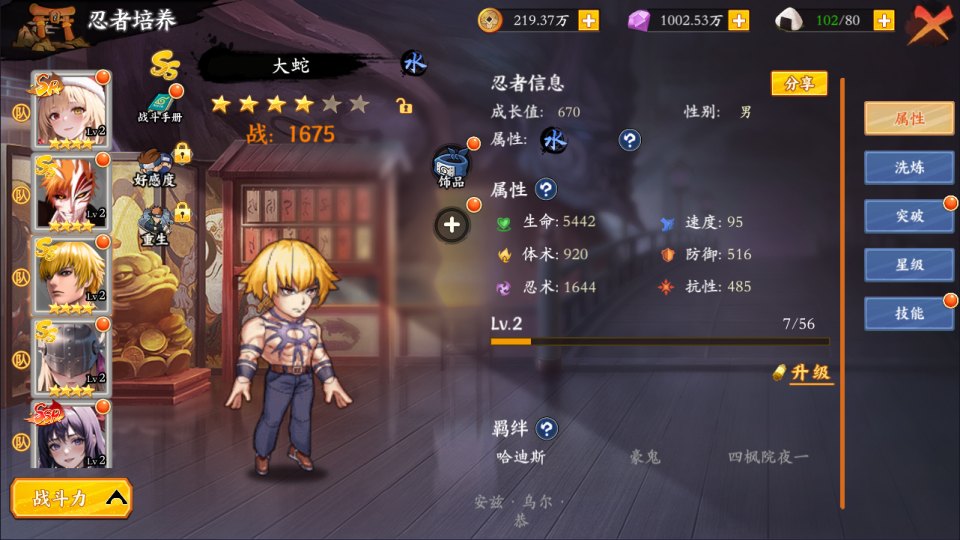Add more purple gems with plus button
This screenshot has width=960, height=540.
(738, 20)
